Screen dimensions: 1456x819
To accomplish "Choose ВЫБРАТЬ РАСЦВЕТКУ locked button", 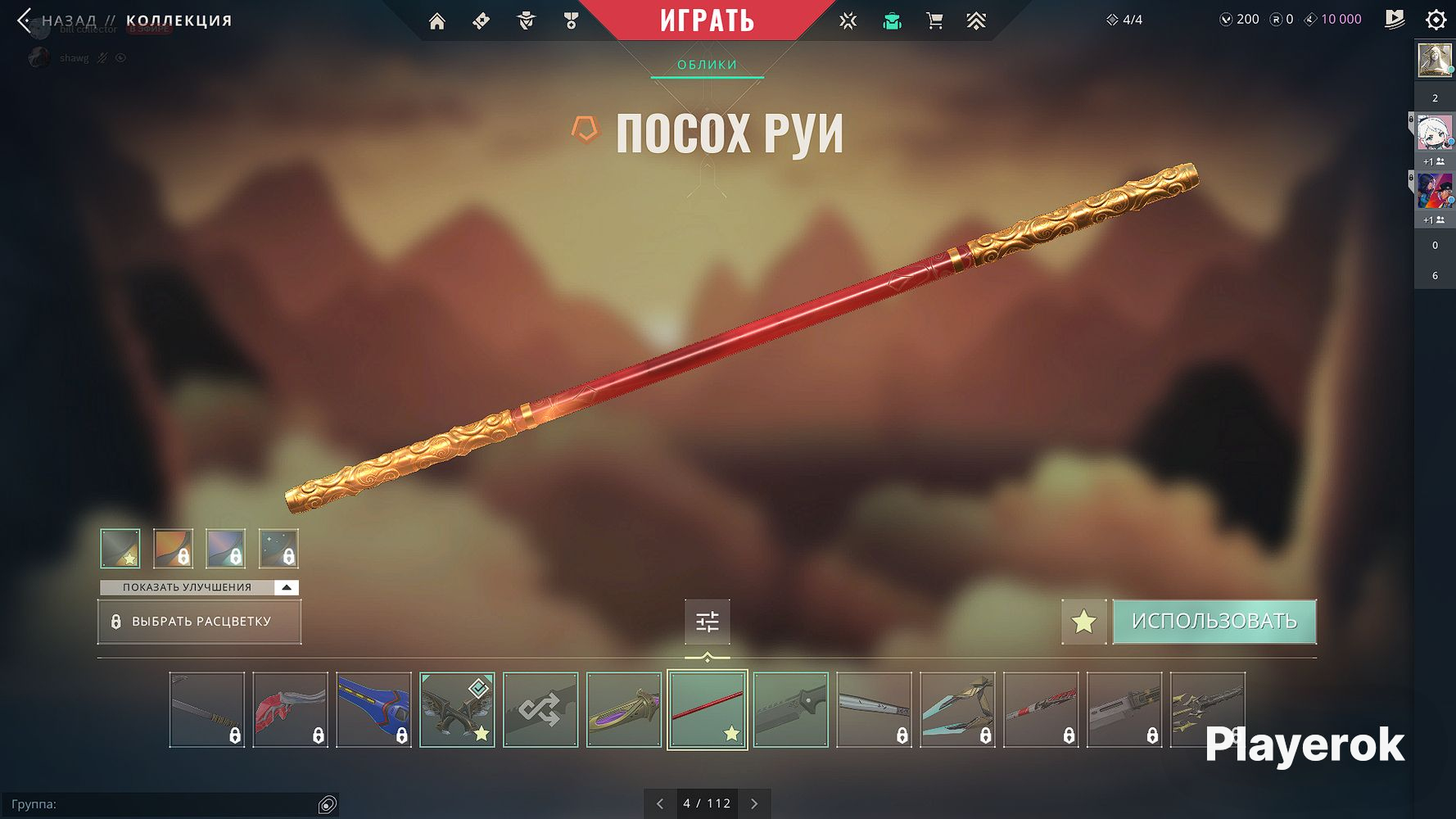I will point(199,622).
